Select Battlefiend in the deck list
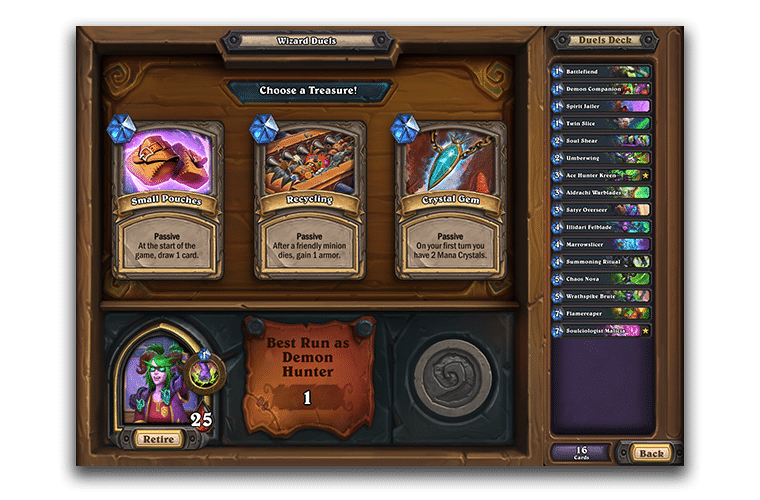This screenshot has width=760, height=500. (601, 72)
